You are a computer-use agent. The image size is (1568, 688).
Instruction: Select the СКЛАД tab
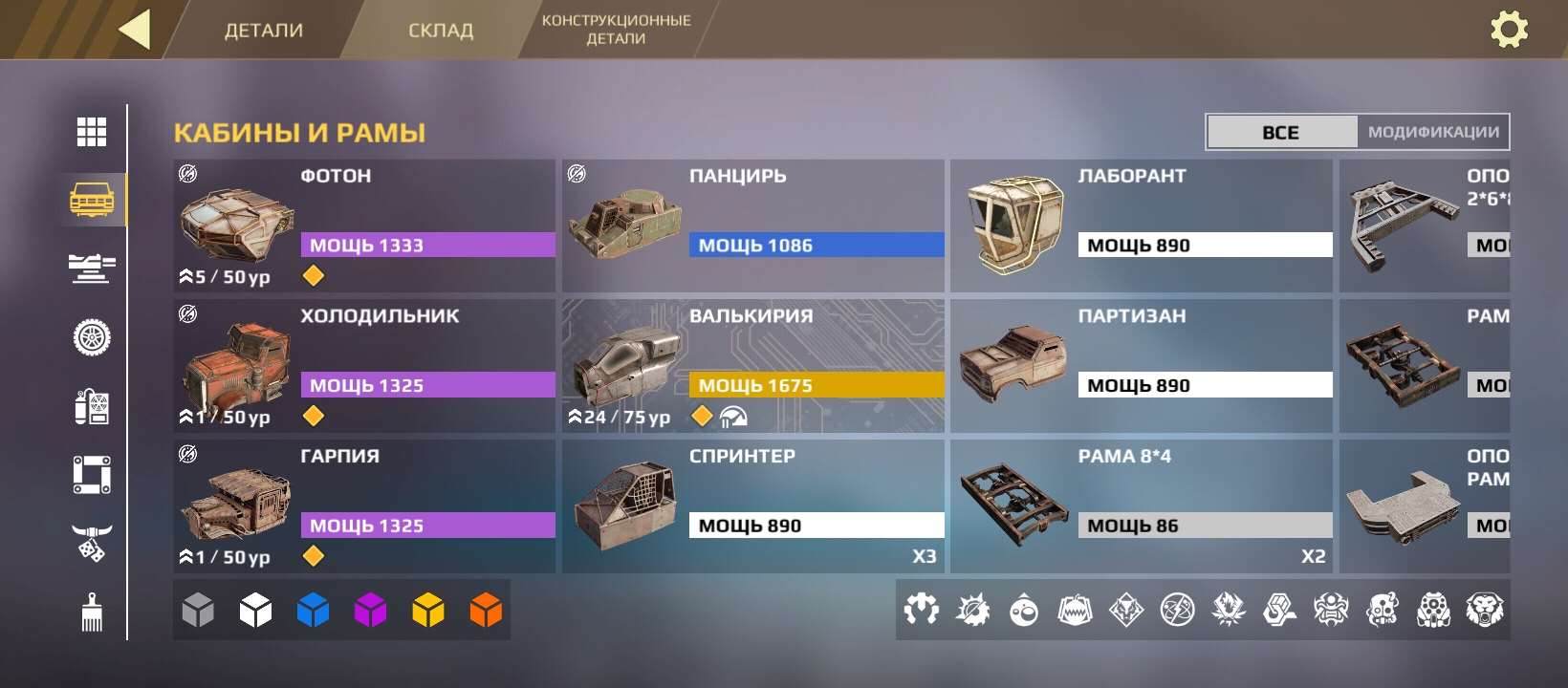(x=441, y=30)
